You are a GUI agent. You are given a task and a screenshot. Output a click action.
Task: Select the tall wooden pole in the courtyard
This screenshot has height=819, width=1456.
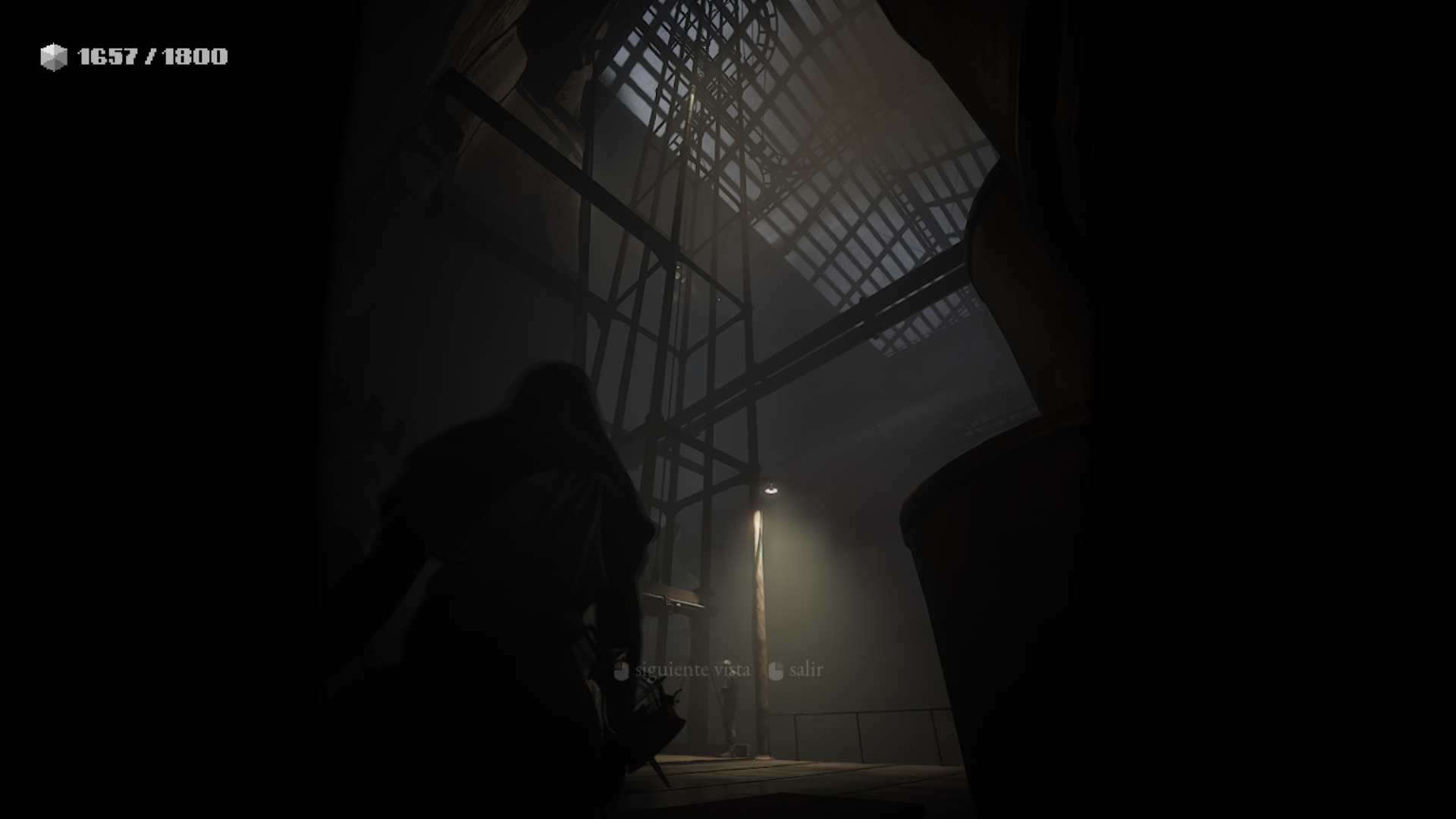762,607
